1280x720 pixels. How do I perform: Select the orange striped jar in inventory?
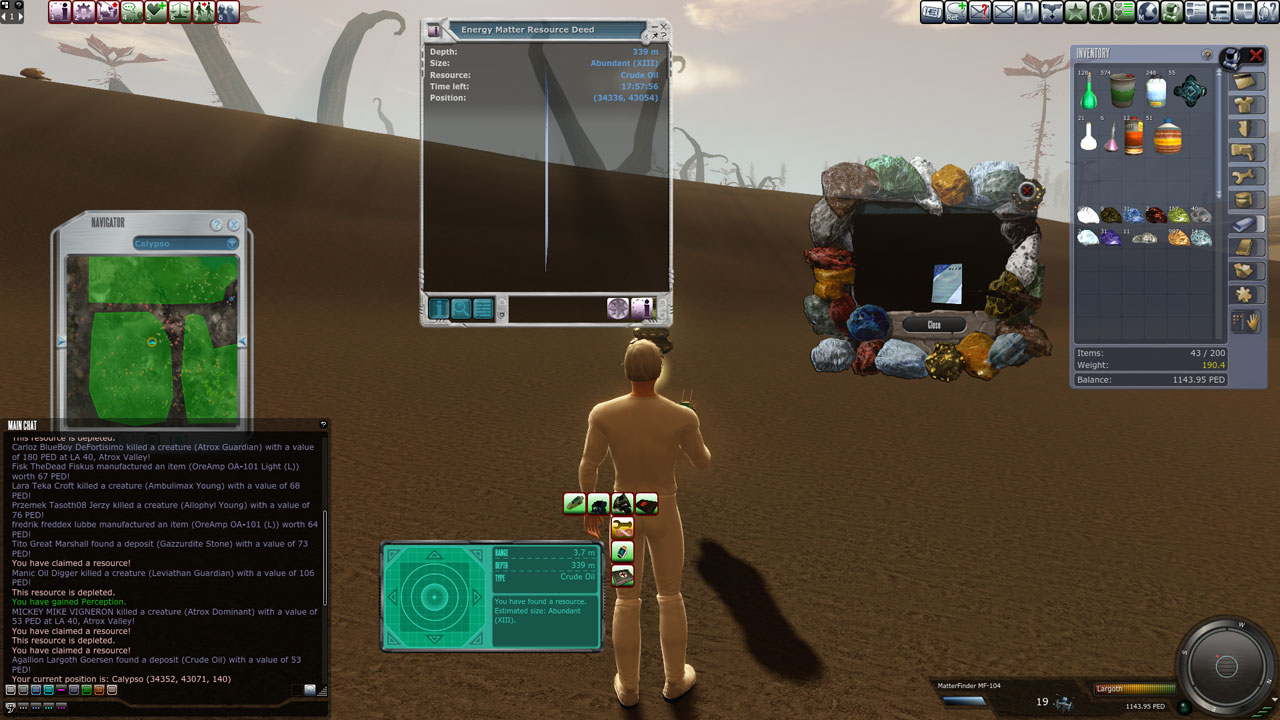point(1167,137)
